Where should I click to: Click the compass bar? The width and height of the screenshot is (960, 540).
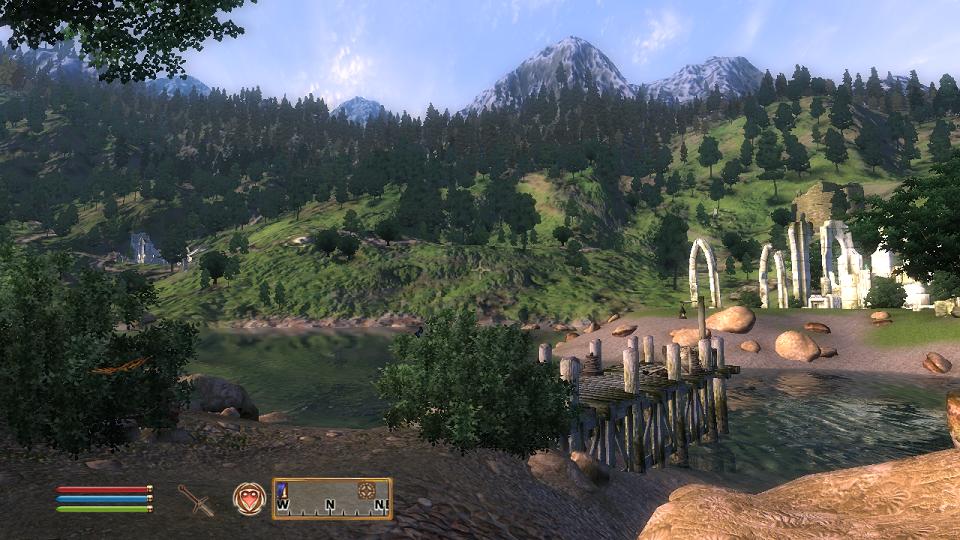[x=332, y=498]
